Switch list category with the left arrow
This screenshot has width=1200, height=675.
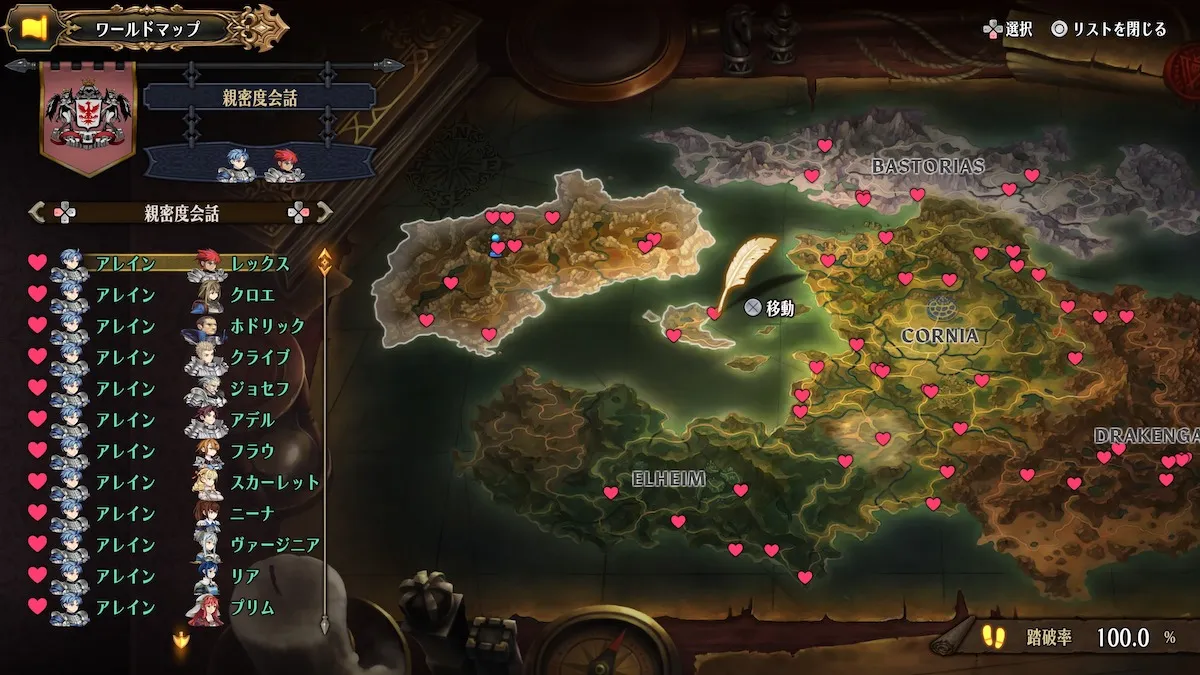(x=38, y=212)
